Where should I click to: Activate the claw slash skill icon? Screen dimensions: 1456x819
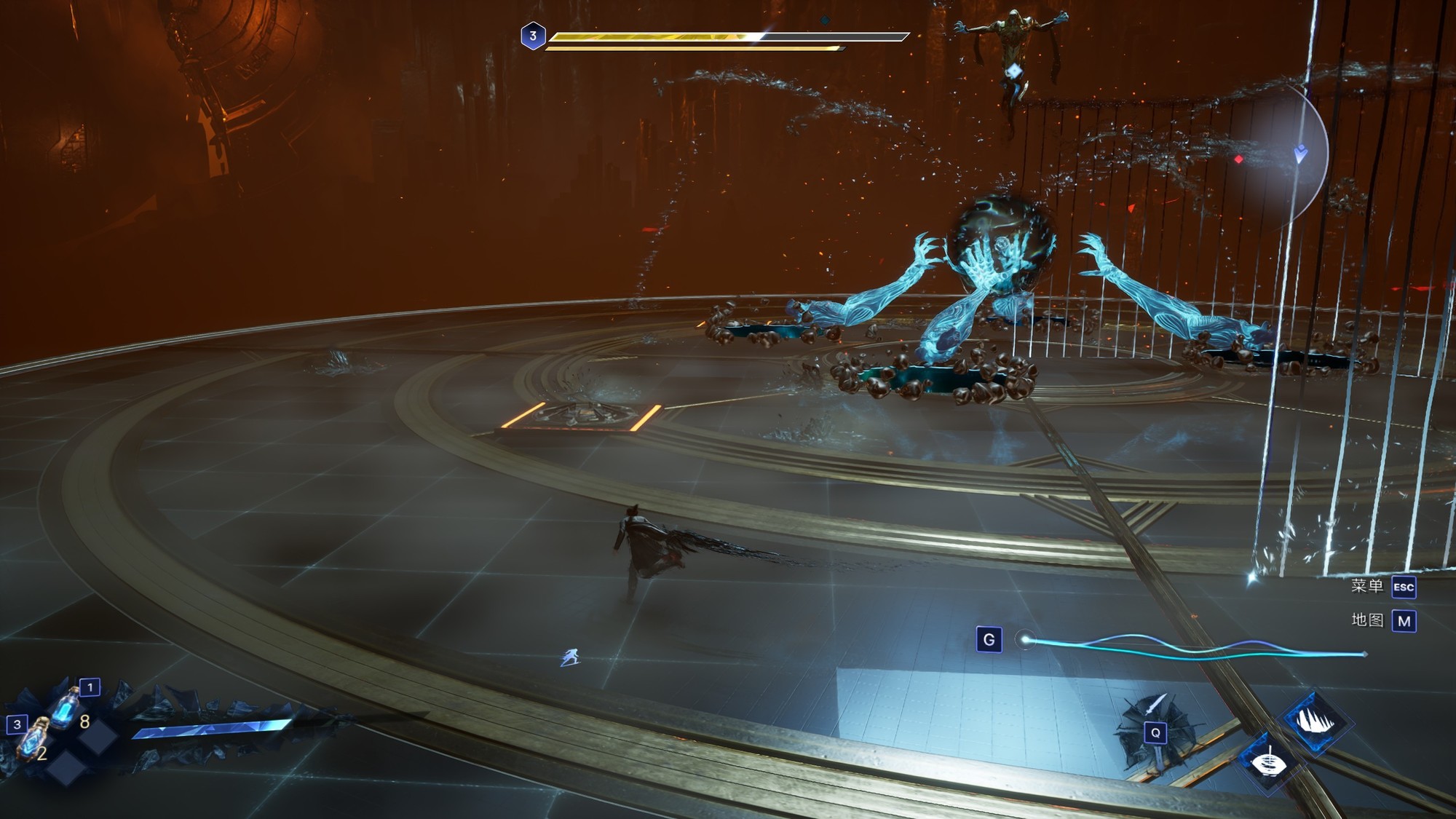click(1316, 721)
